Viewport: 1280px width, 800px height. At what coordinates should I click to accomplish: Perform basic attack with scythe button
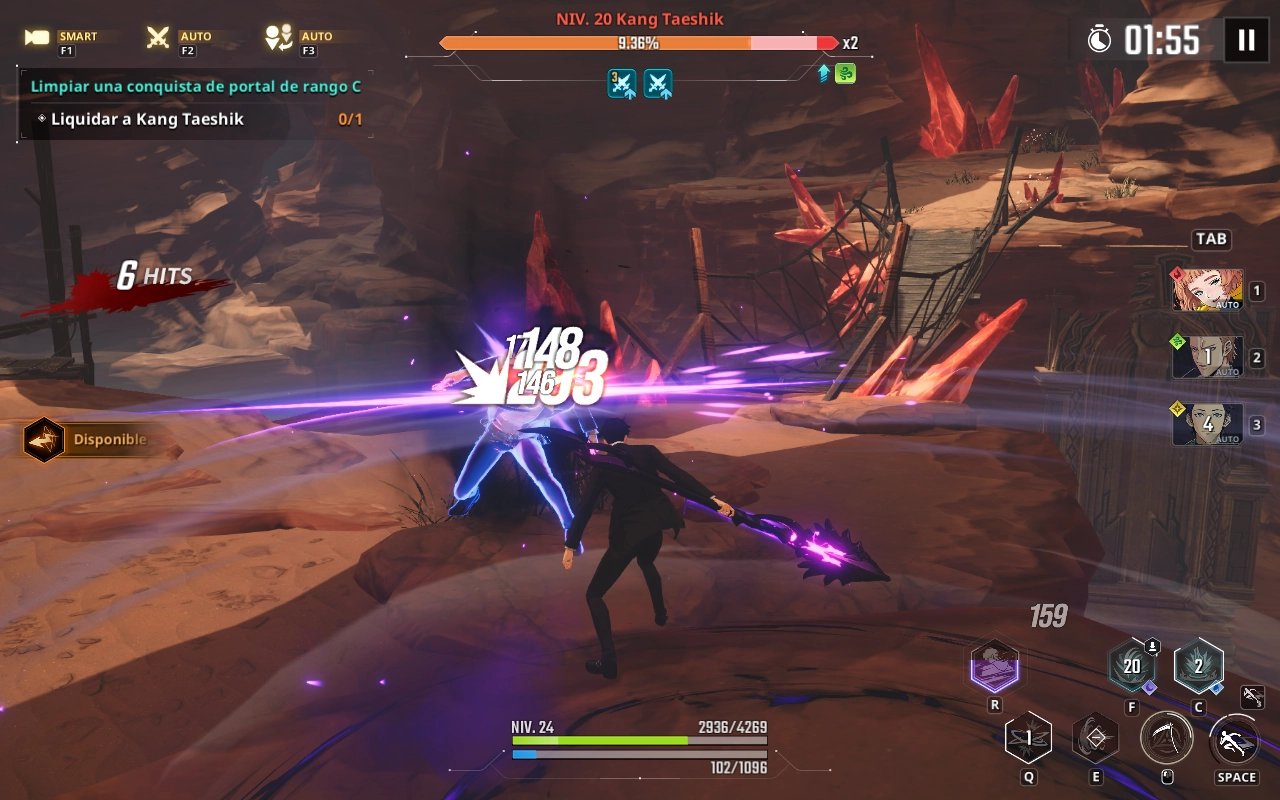click(x=1166, y=739)
